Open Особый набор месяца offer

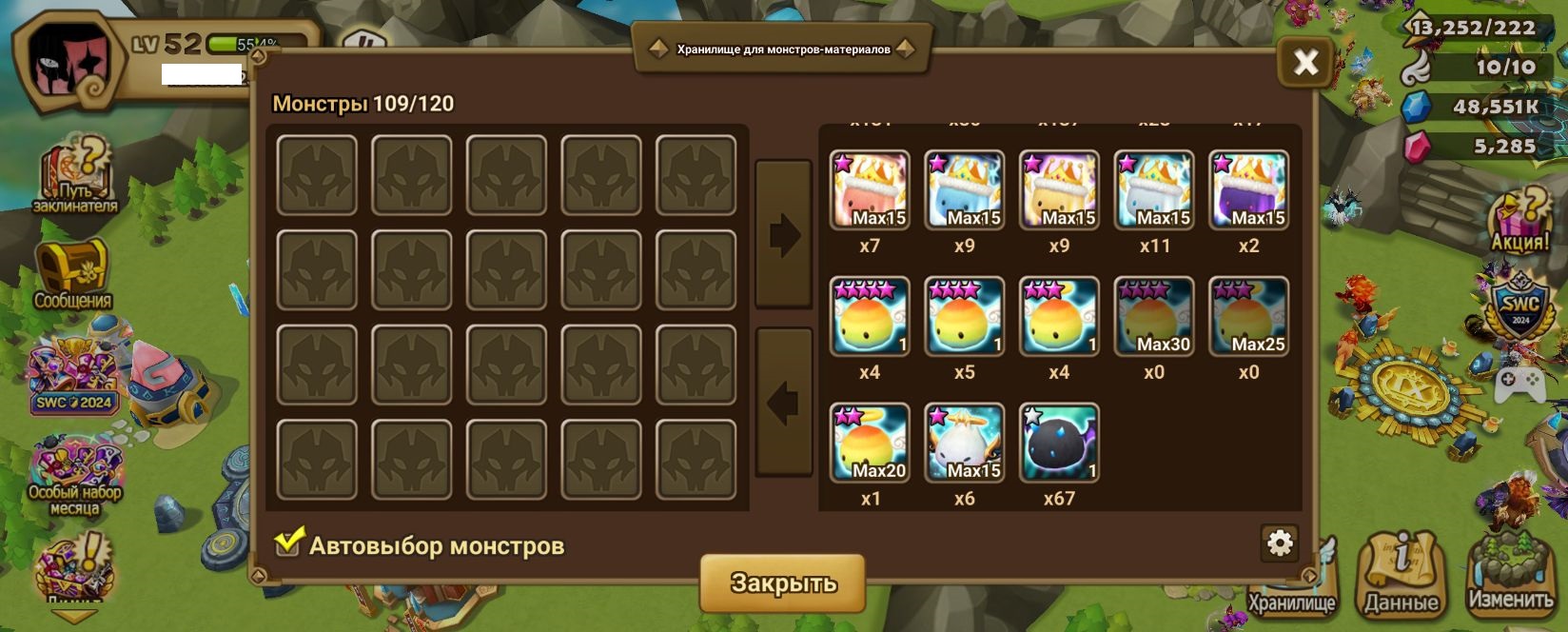[74, 474]
